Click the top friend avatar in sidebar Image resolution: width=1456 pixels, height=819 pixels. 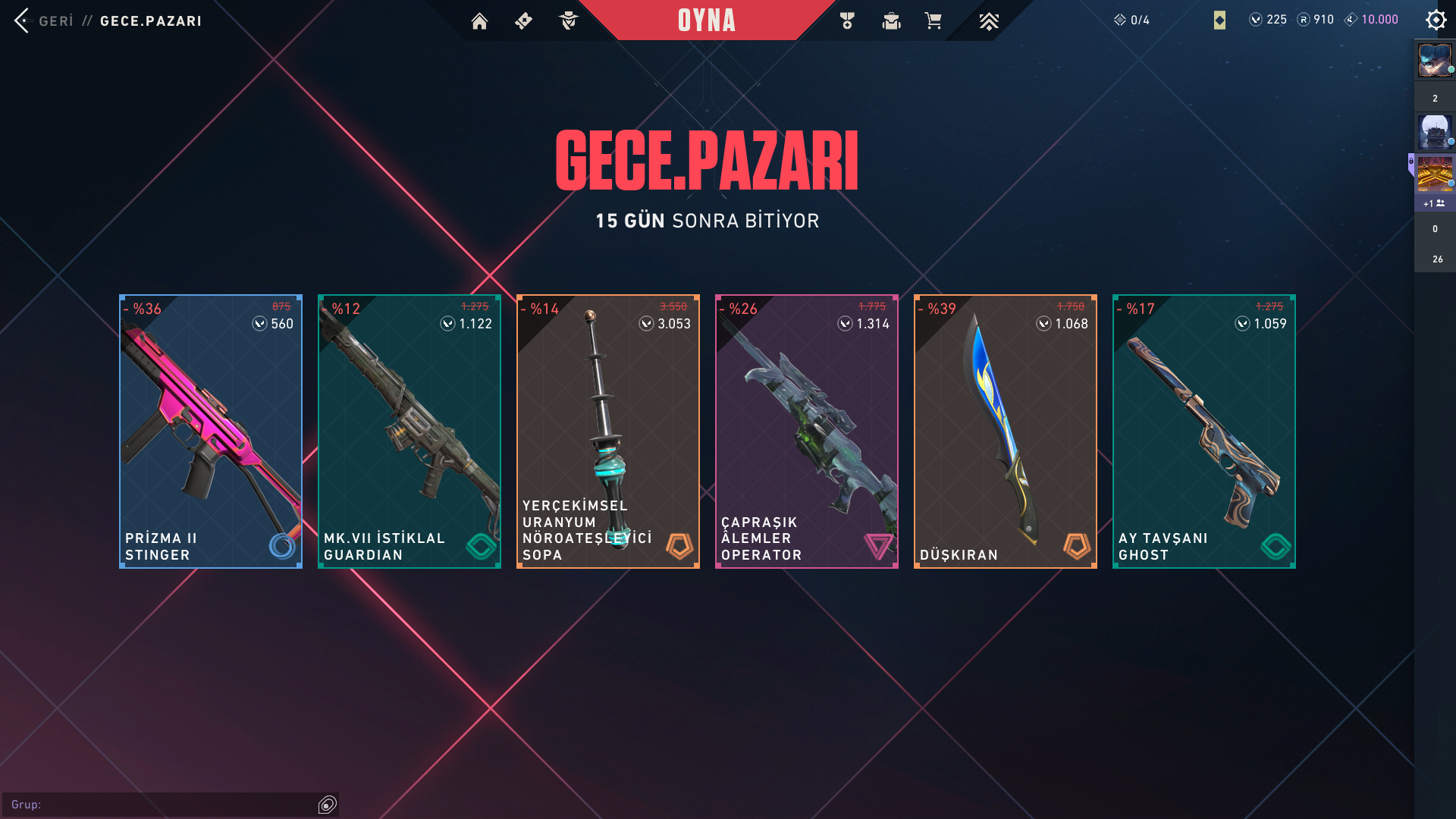pos(1435,61)
